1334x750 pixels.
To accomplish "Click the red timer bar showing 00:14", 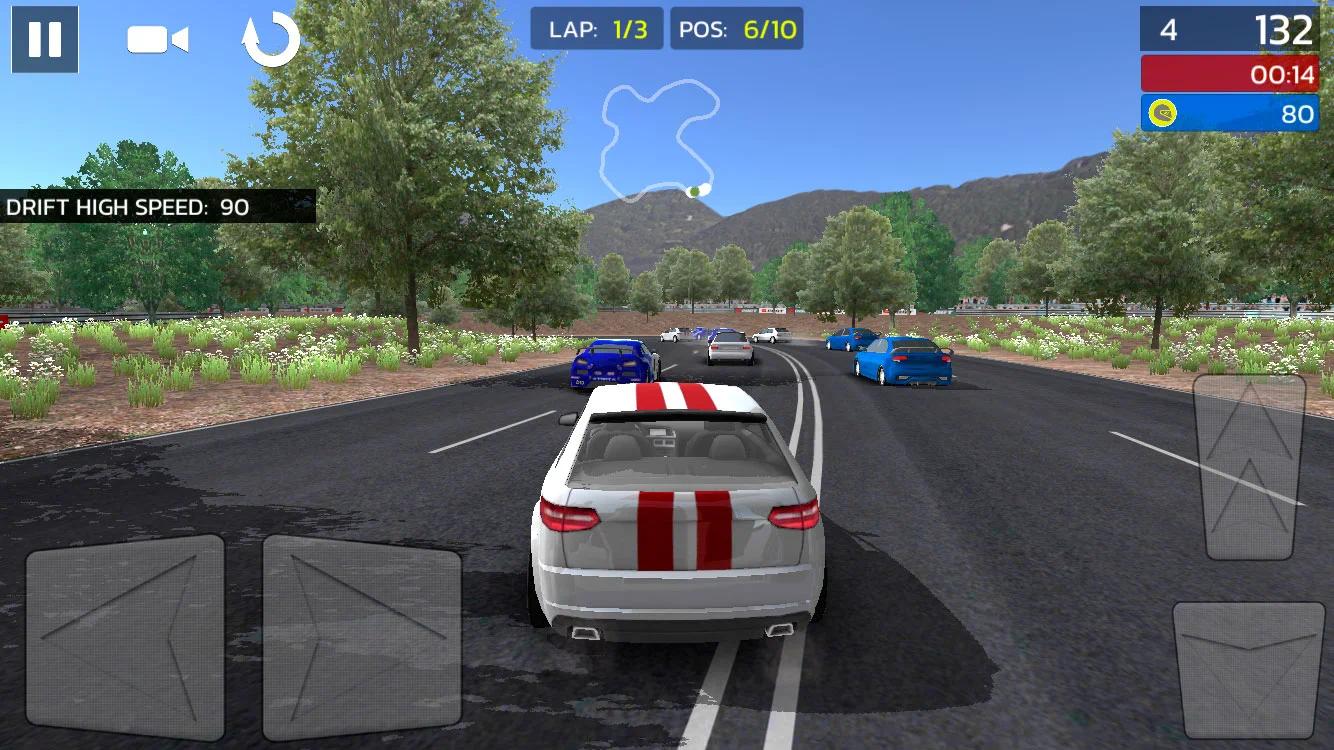I will 1230,72.
